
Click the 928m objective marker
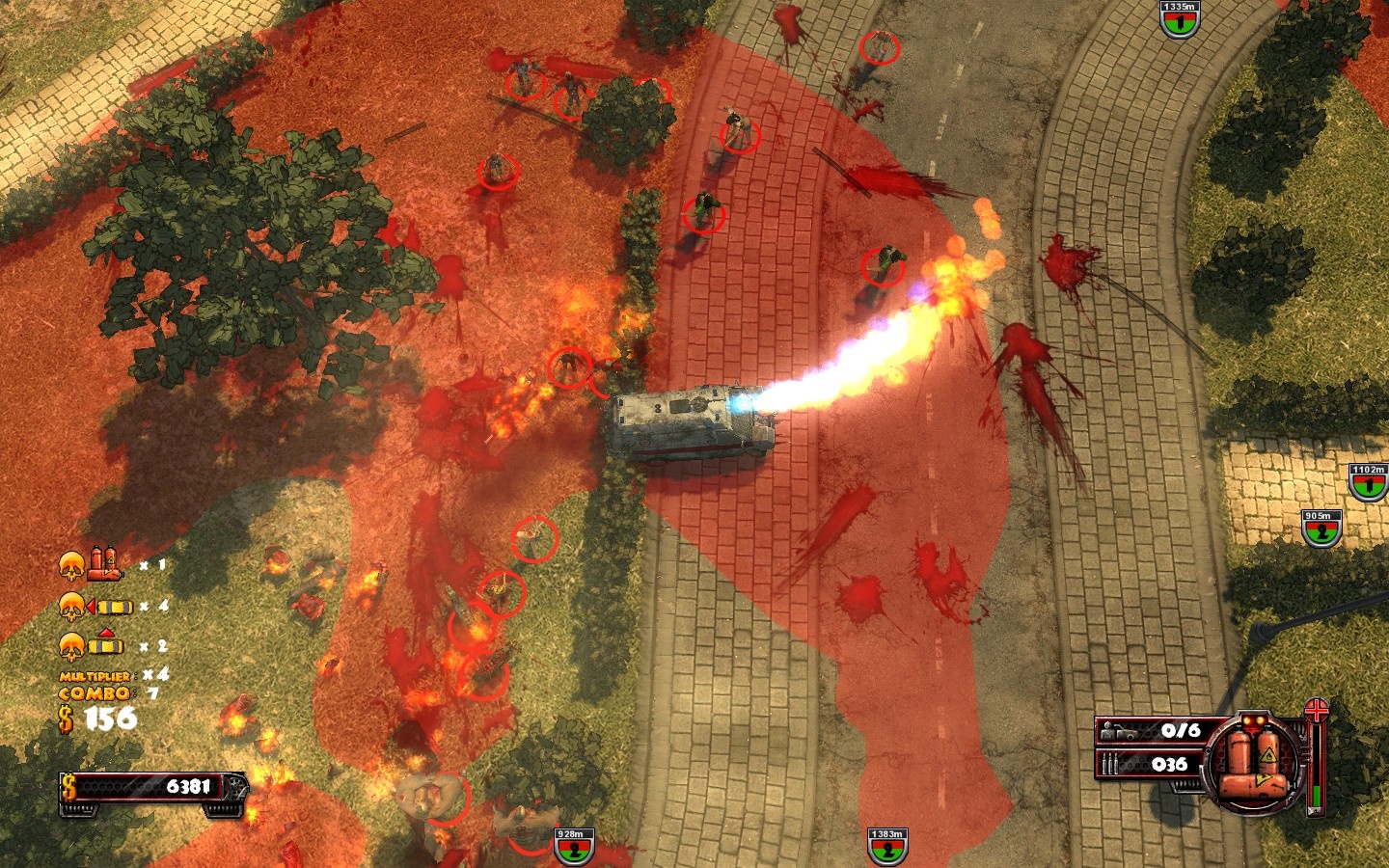coord(573,847)
